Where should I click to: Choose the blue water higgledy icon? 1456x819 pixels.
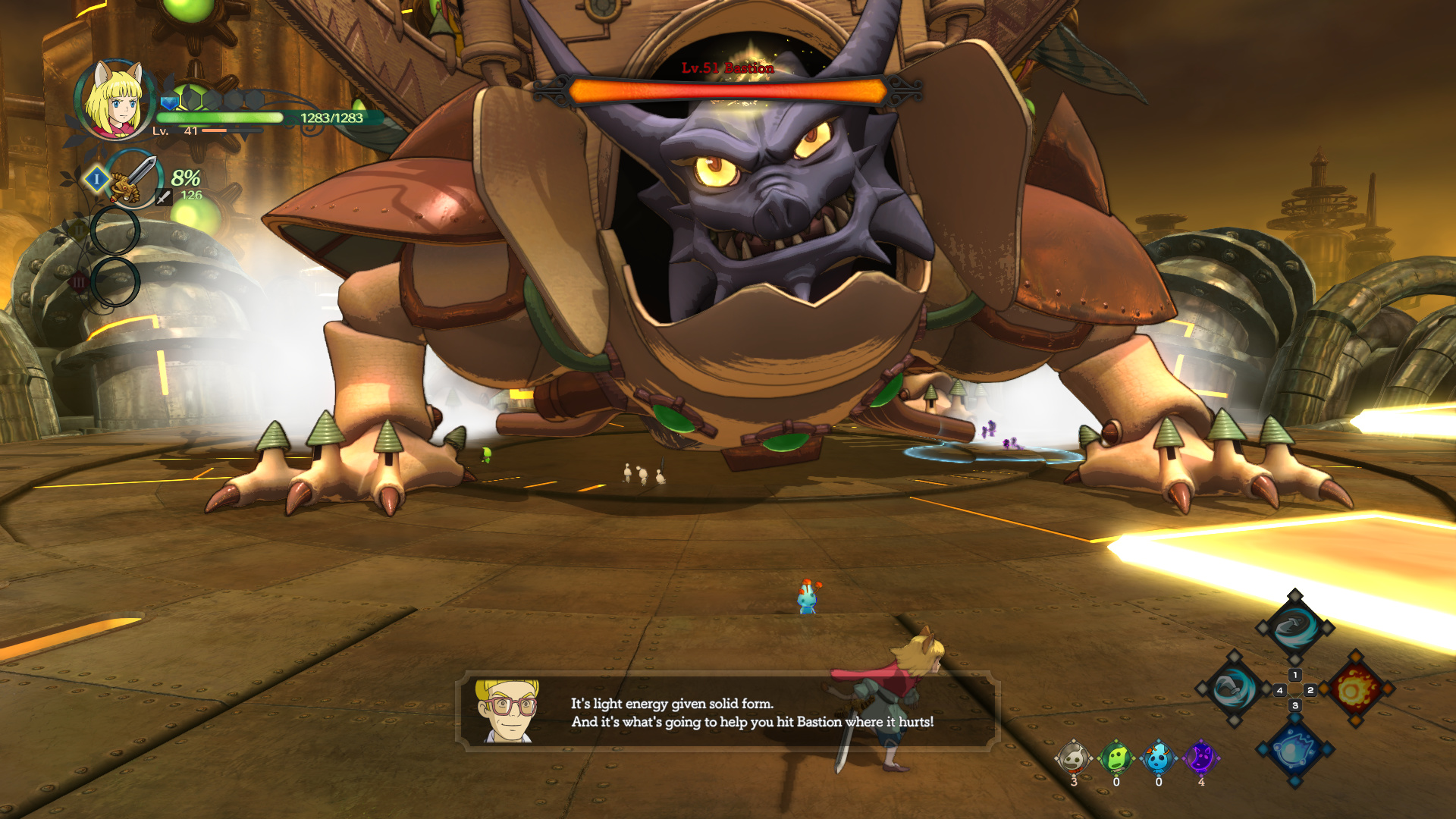click(x=1159, y=758)
